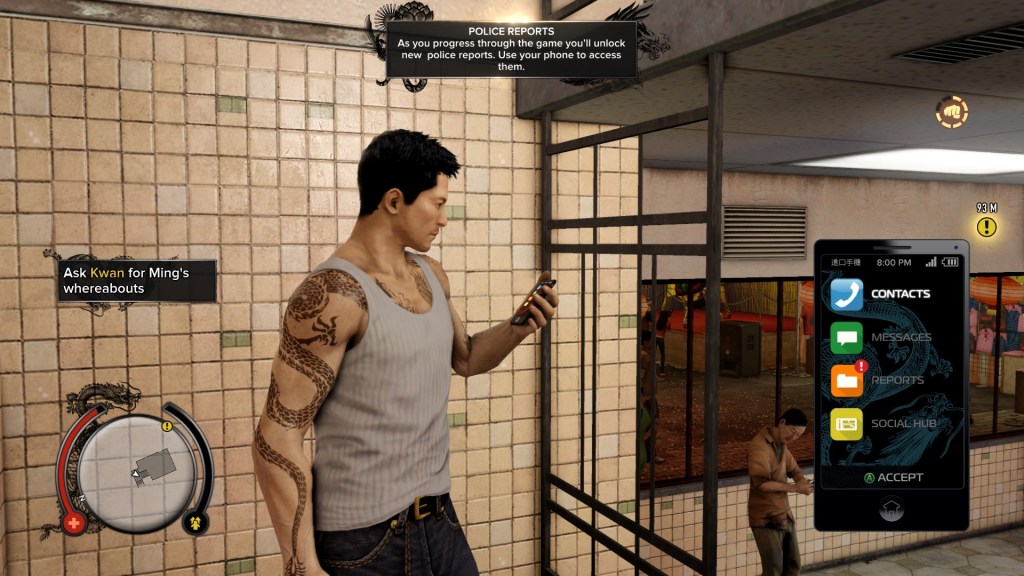1024x576 pixels.
Task: Click the Police Reports tutorial popup
Action: pyautogui.click(x=511, y=50)
